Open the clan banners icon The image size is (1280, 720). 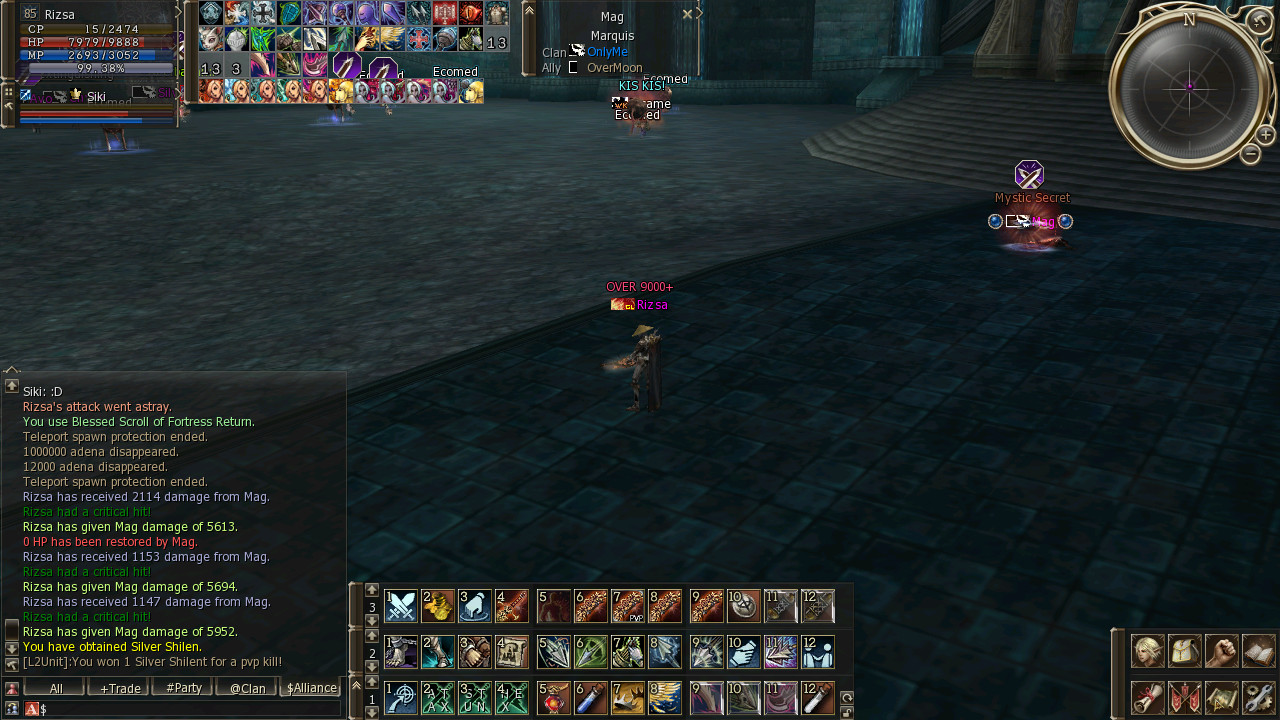tap(1185, 697)
